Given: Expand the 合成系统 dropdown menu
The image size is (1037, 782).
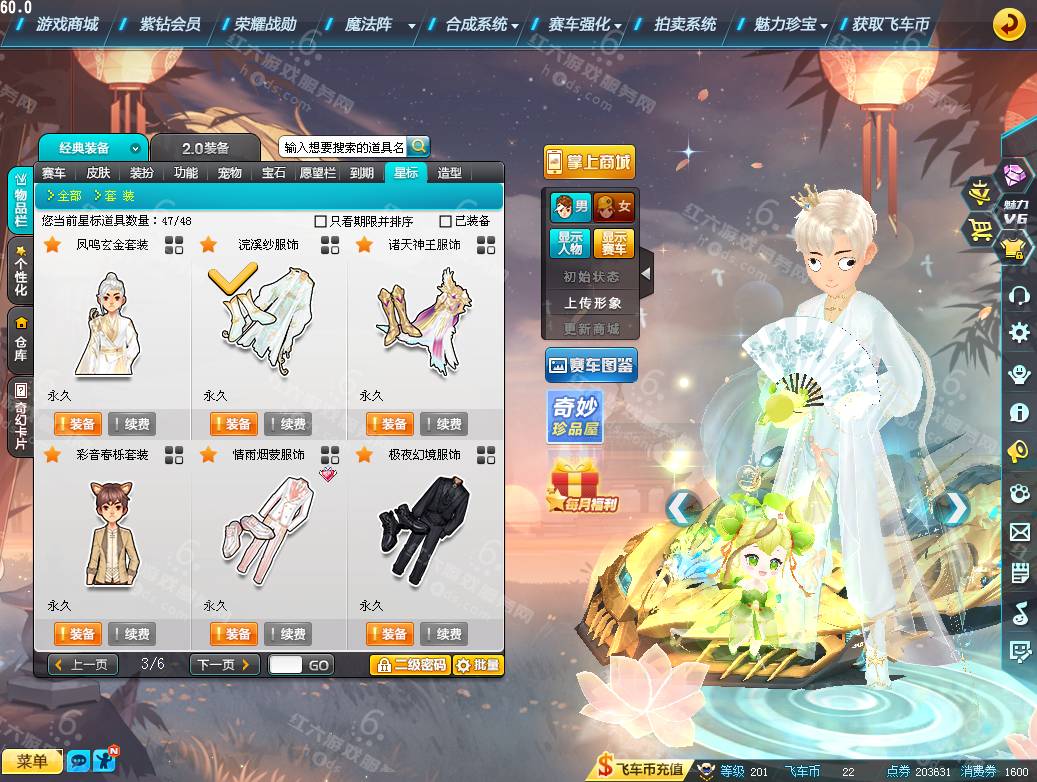Looking at the screenshot, I should point(482,24).
